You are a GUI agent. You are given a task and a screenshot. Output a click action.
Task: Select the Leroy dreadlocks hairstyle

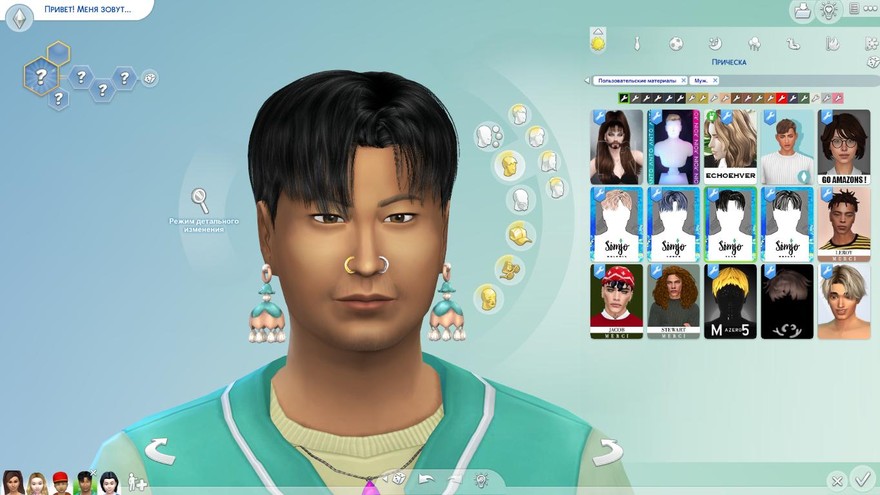pyautogui.click(x=843, y=224)
